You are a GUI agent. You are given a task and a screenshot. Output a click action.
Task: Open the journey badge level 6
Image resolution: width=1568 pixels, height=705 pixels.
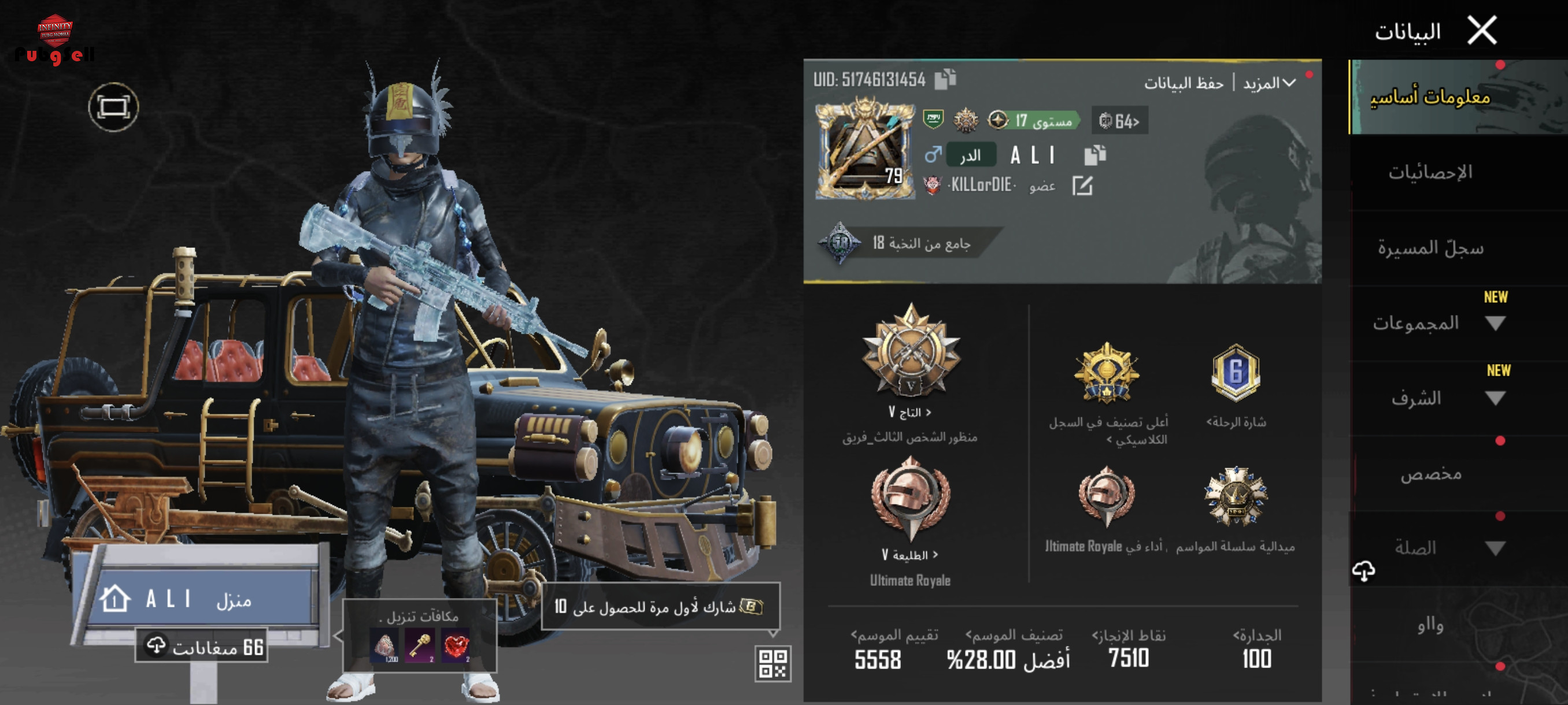pos(1235,373)
